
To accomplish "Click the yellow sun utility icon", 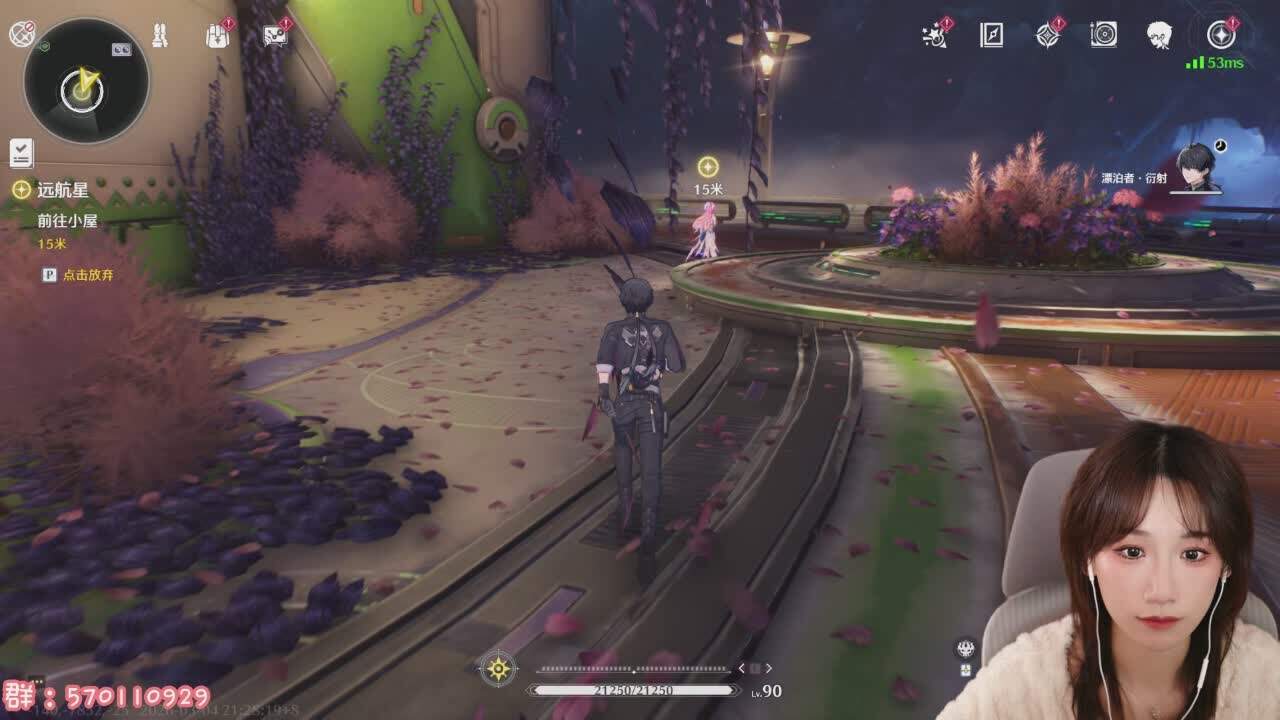I will pyautogui.click(x=498, y=668).
